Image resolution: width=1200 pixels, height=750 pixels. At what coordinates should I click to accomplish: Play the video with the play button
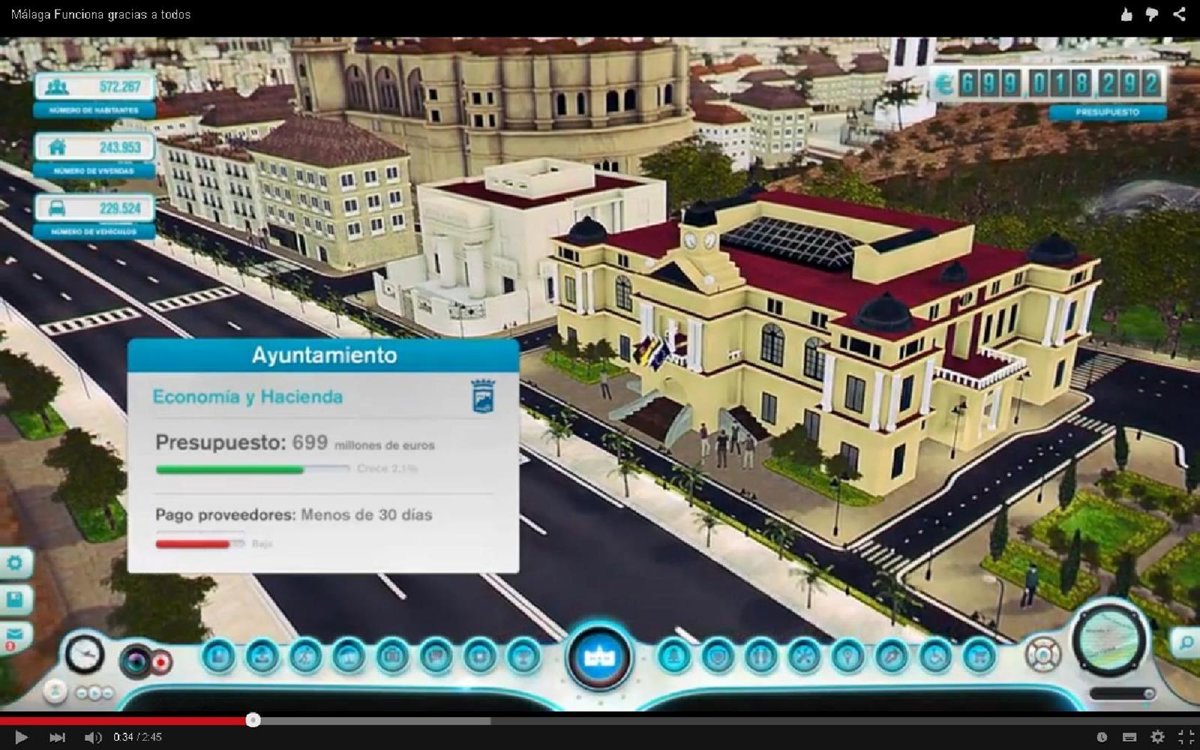pos(21,737)
